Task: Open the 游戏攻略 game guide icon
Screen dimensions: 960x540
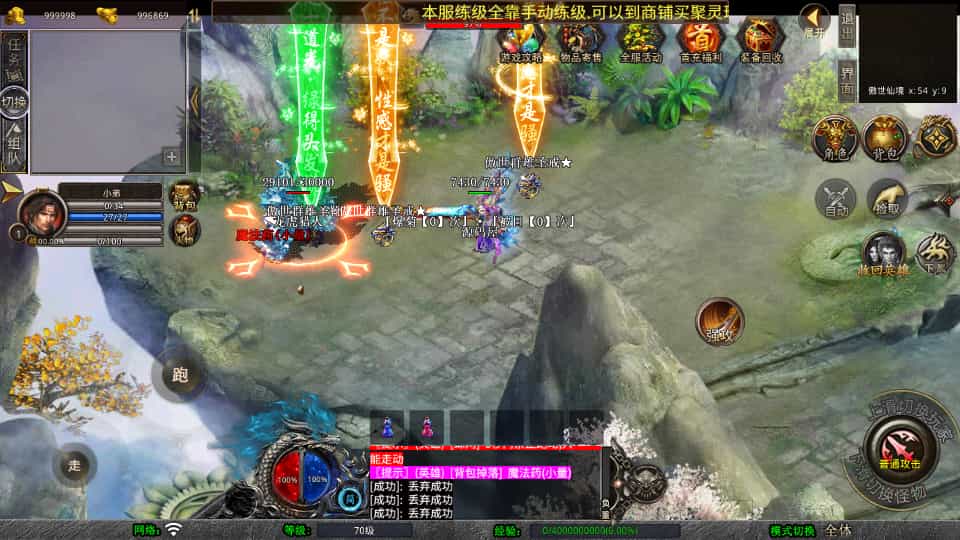Action: pos(521,41)
